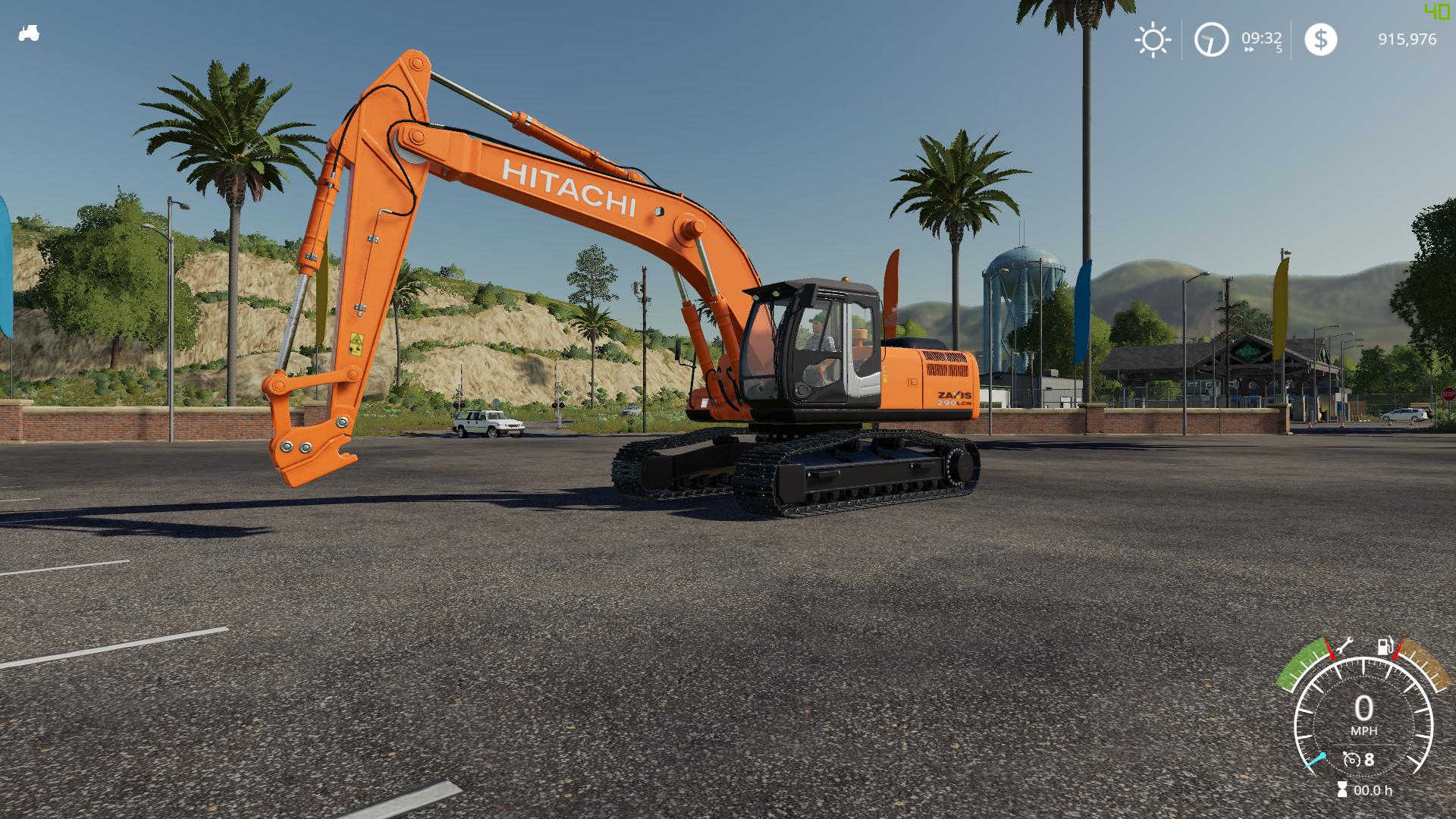Click the fuel pump icon above the gauge
Image resolution: width=1456 pixels, height=819 pixels.
1385,645
